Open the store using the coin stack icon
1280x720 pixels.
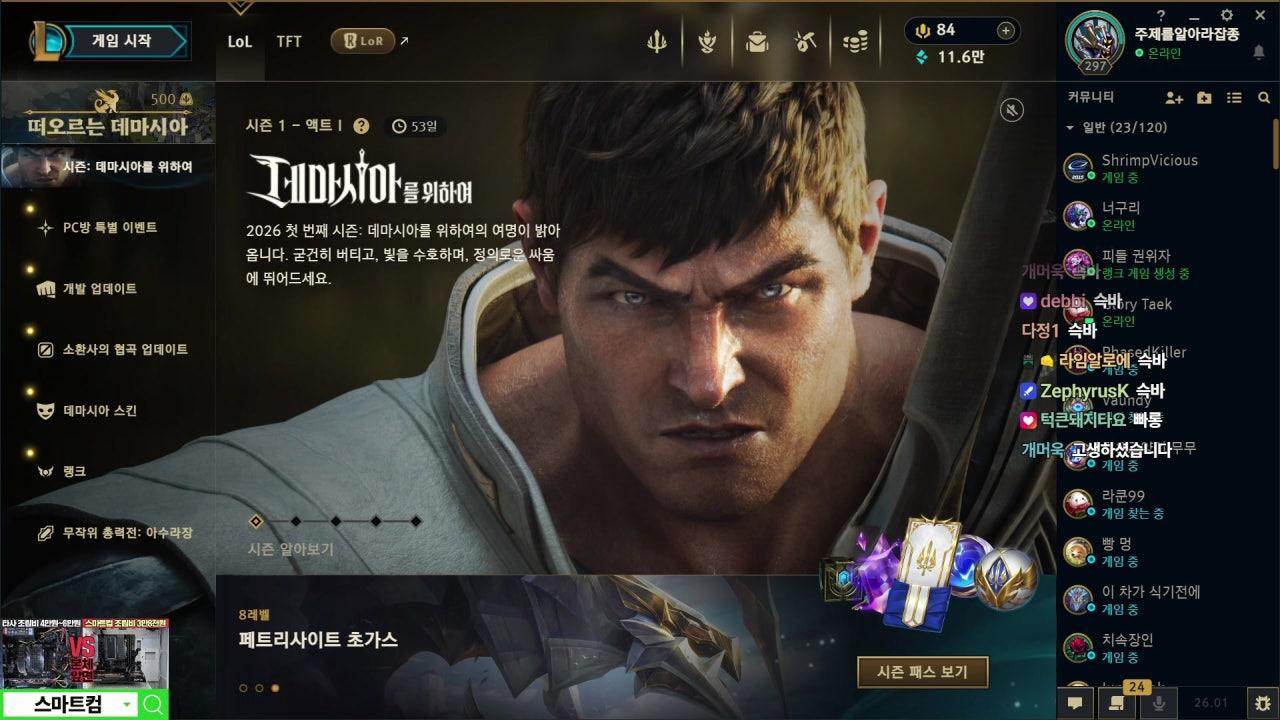pos(855,41)
